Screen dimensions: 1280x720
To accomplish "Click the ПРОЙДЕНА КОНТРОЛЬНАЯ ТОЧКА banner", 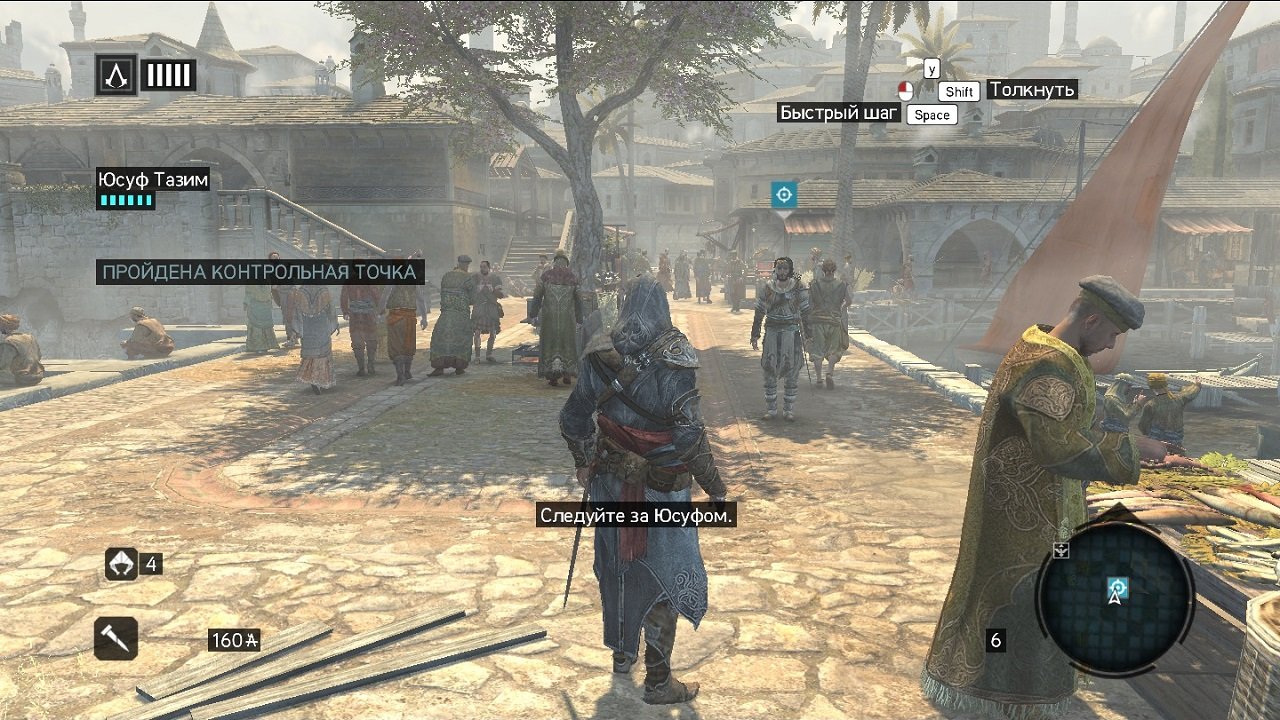I will [x=262, y=272].
